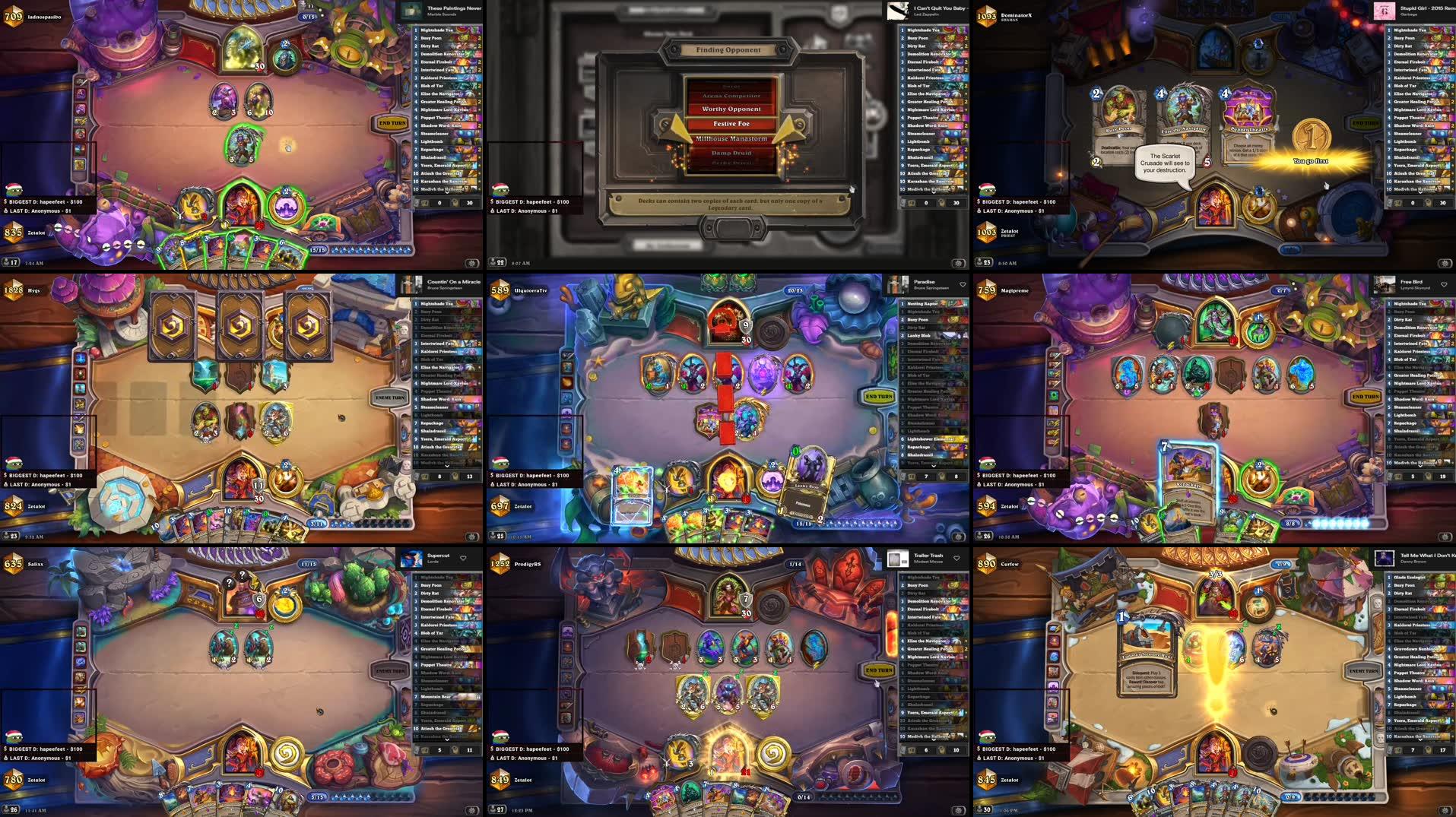Click the settings gear icon in the bottom-right corner
This screenshot has width=1456, height=817.
(1445, 810)
